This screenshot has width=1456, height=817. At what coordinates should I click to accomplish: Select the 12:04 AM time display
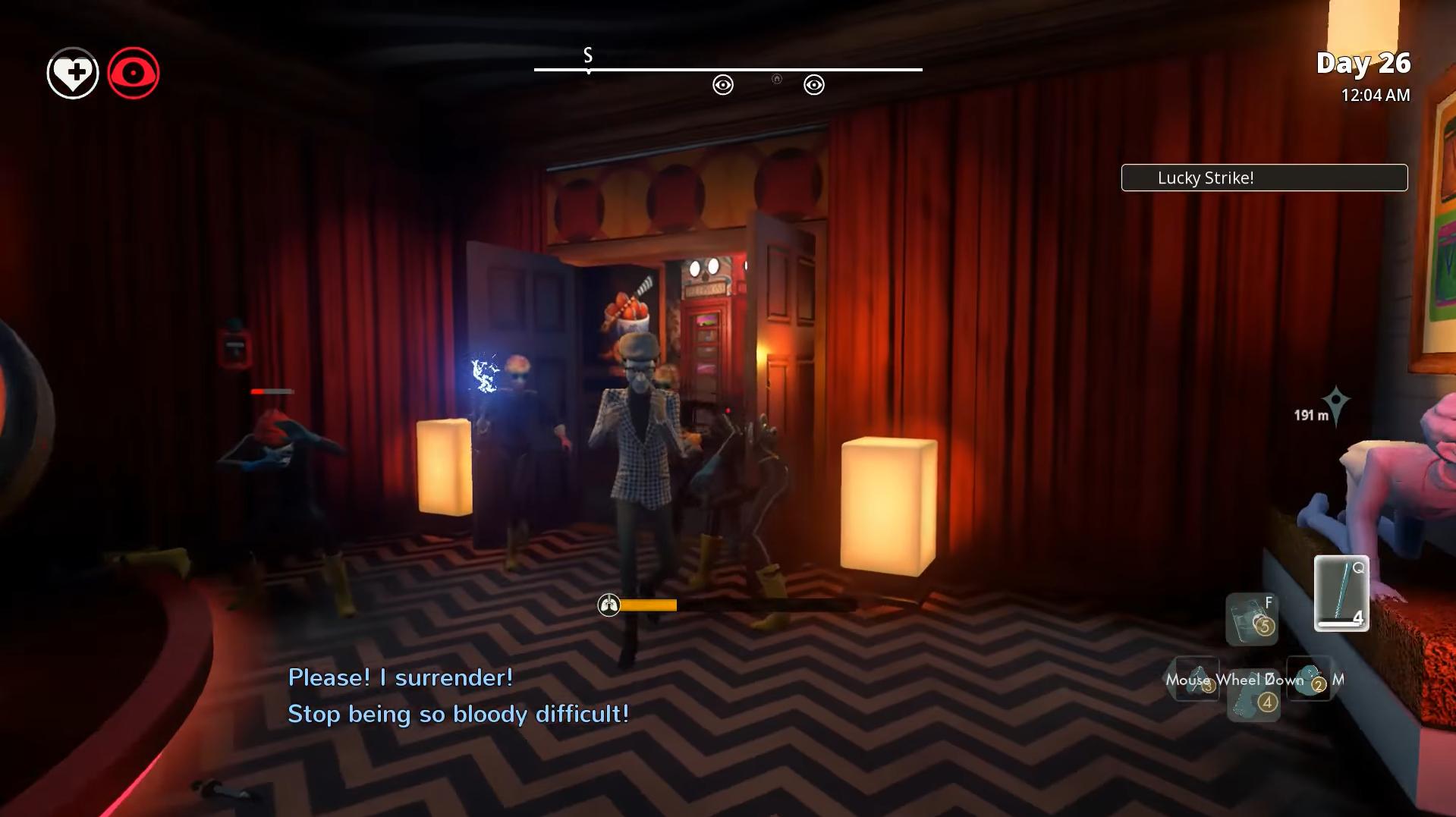click(x=1375, y=96)
